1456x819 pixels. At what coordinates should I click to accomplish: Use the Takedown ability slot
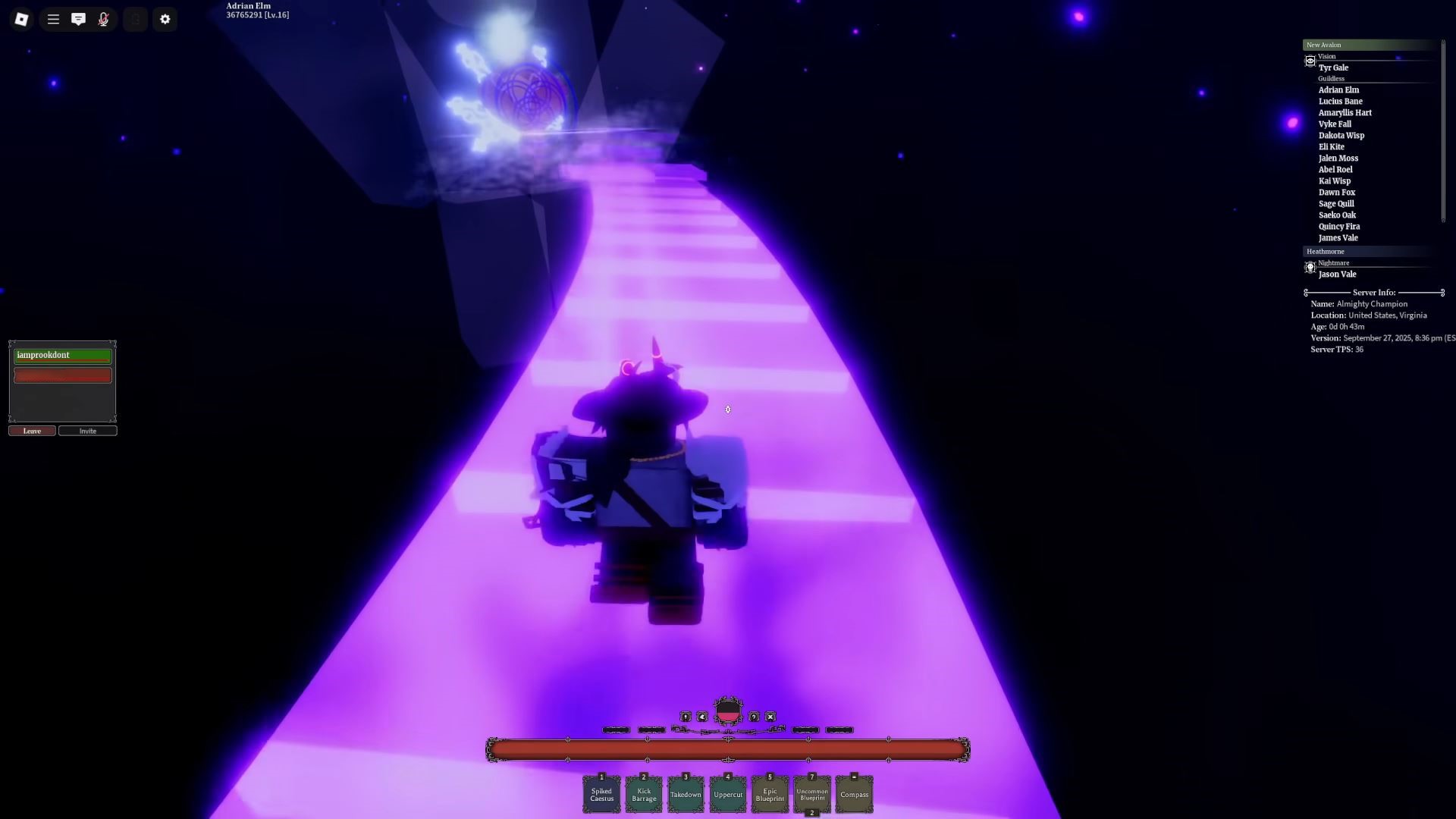pos(686,795)
